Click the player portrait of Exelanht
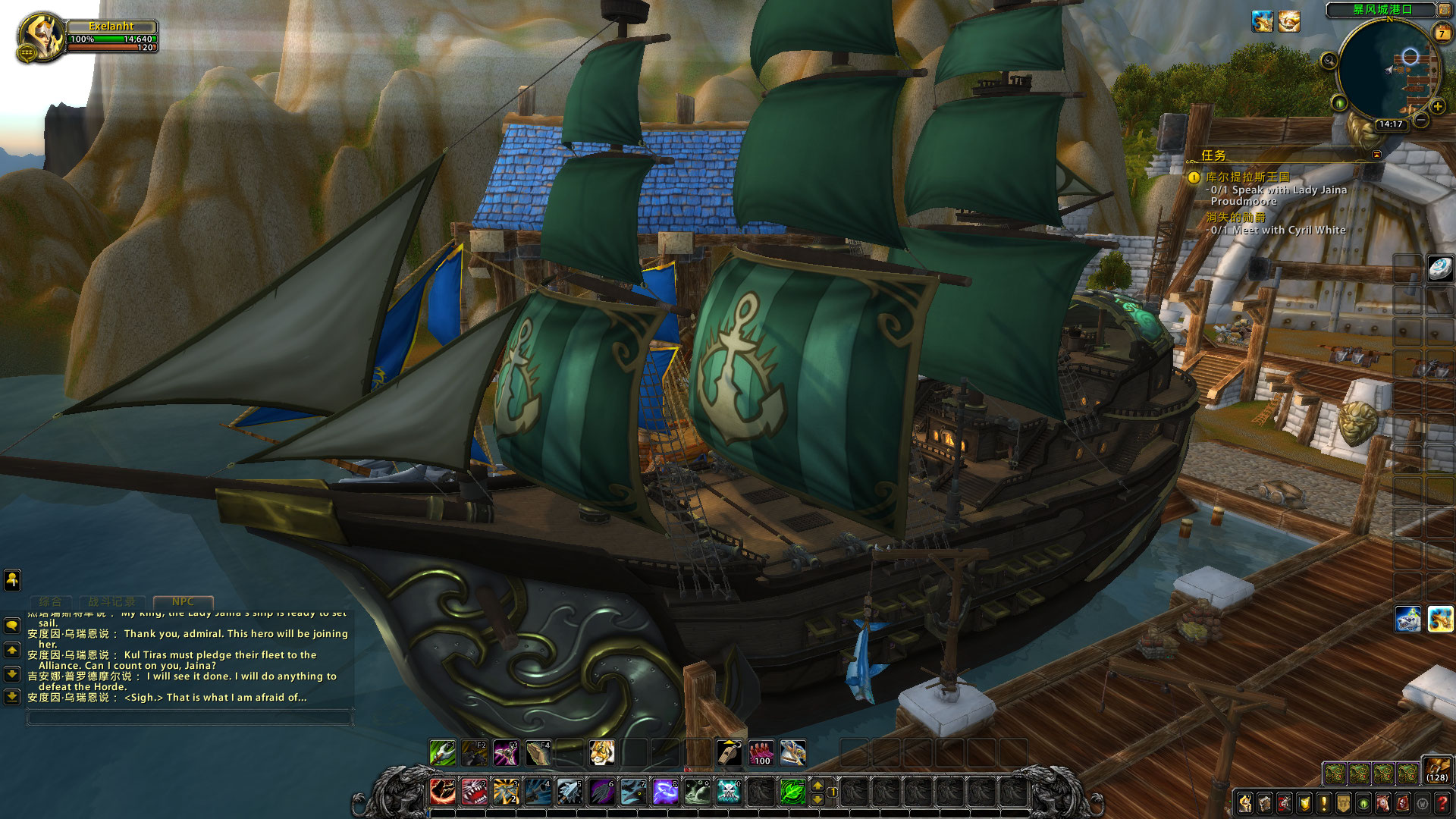This screenshot has width=1456, height=819. coord(39,36)
